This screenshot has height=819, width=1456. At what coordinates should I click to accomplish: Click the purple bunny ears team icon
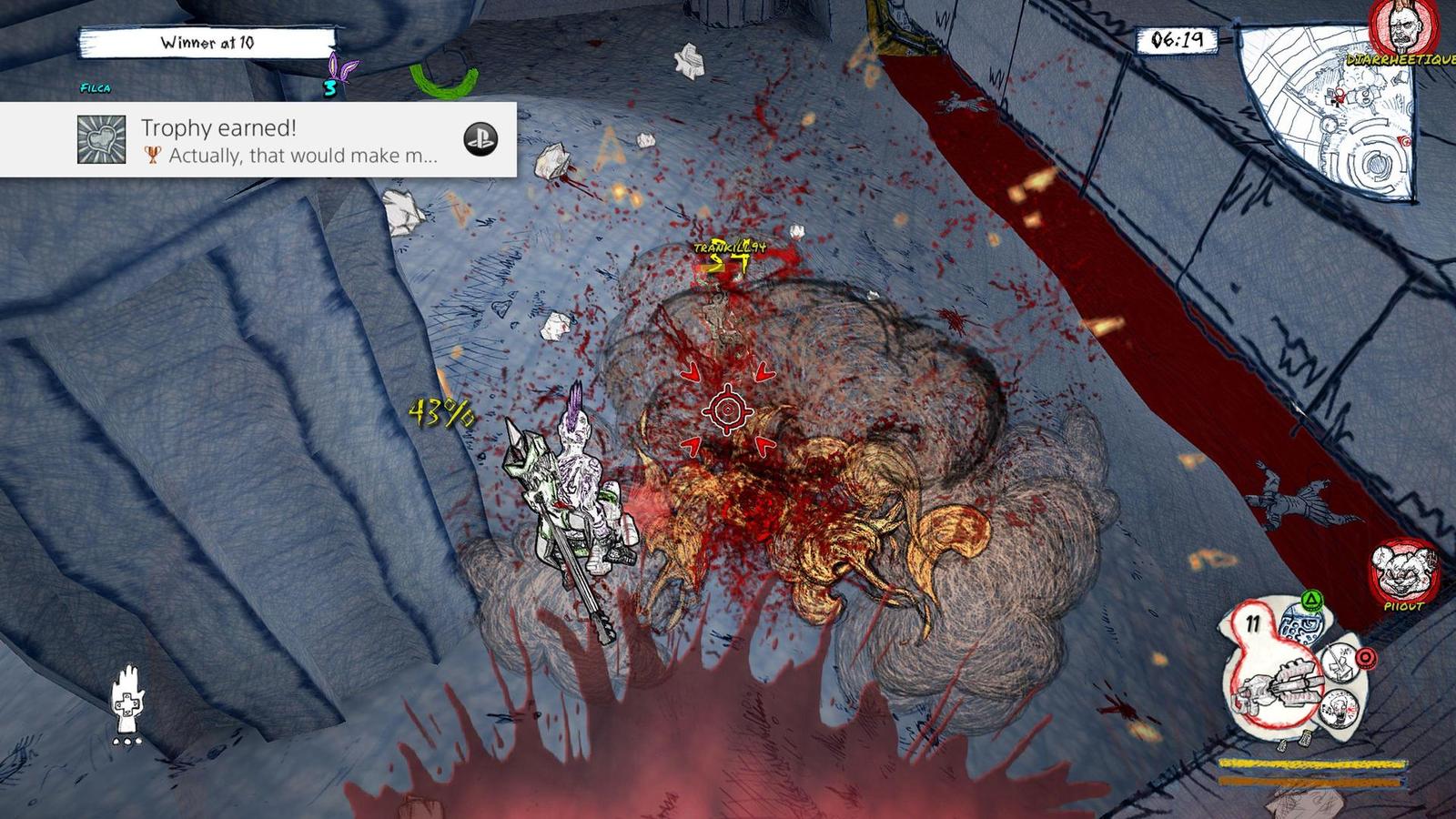click(x=342, y=69)
